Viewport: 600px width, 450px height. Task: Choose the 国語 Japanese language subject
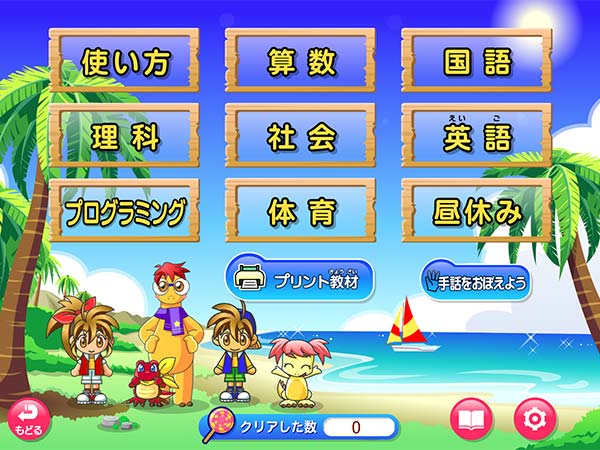(x=476, y=62)
